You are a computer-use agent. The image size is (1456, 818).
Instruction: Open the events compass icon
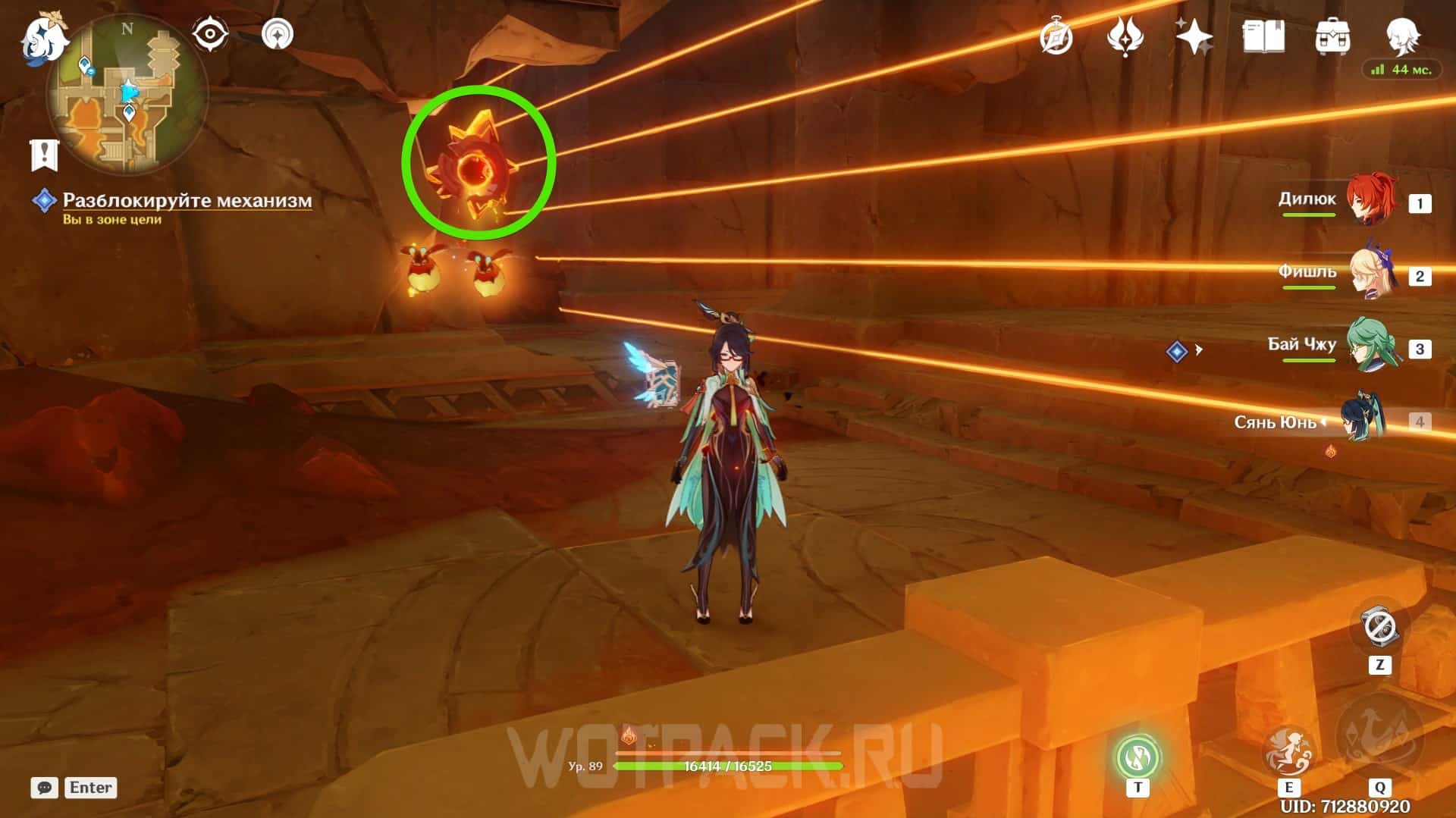point(1056,36)
